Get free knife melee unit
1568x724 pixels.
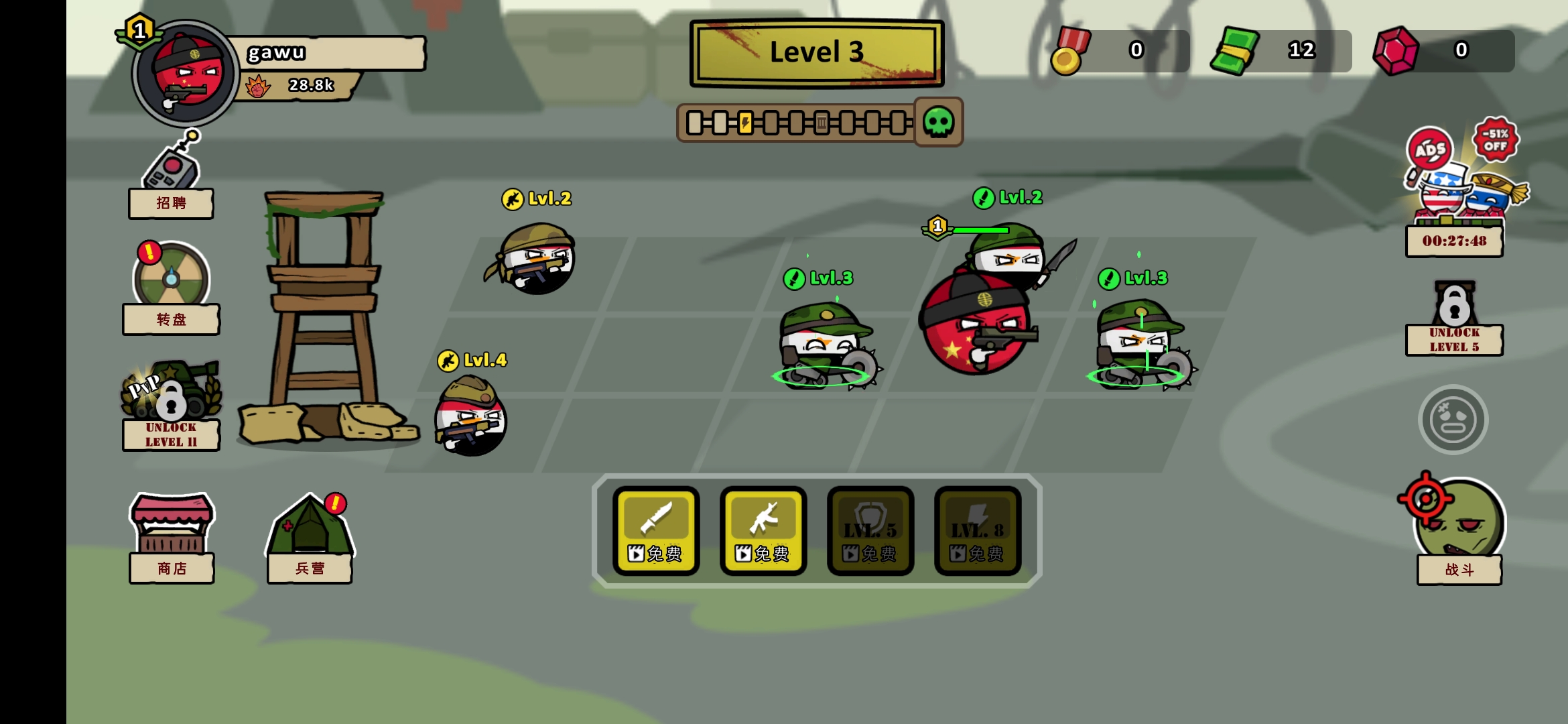click(x=656, y=530)
